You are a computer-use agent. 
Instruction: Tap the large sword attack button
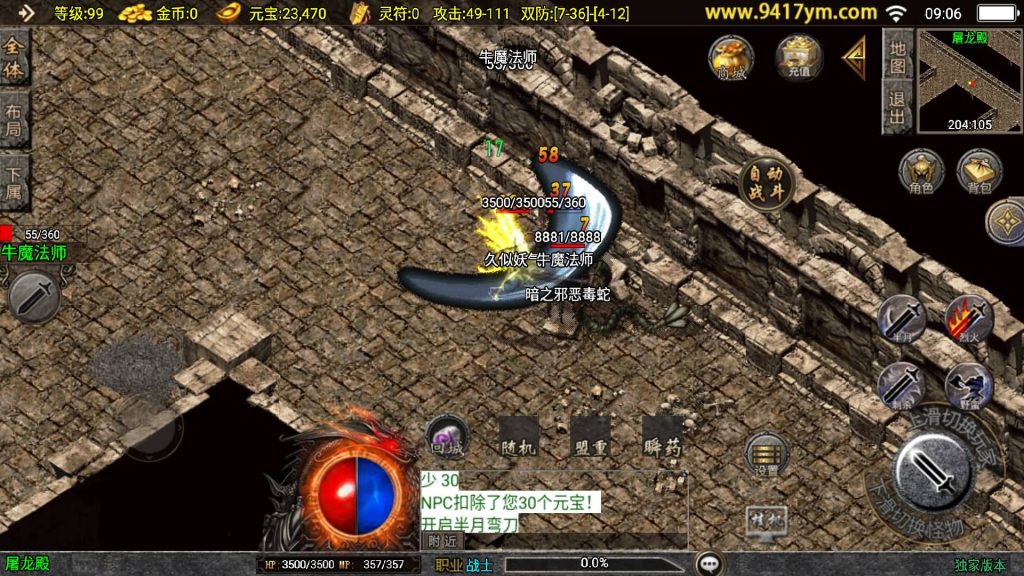934,471
